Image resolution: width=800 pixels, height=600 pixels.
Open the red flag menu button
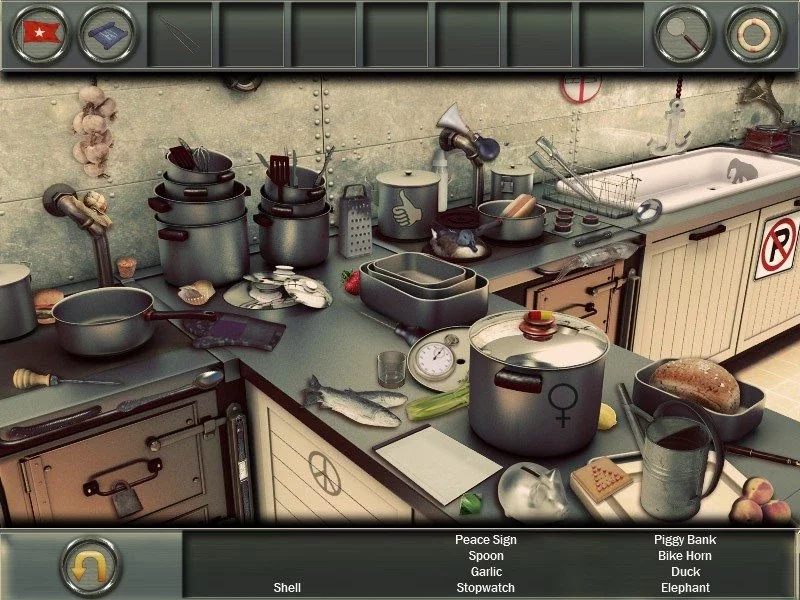coord(39,33)
